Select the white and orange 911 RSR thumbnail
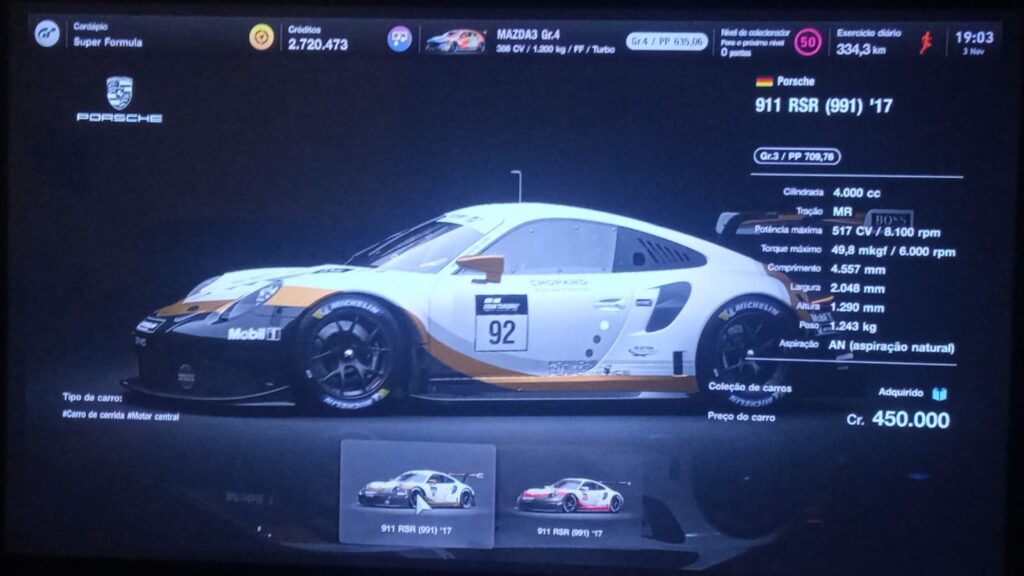 click(x=417, y=492)
